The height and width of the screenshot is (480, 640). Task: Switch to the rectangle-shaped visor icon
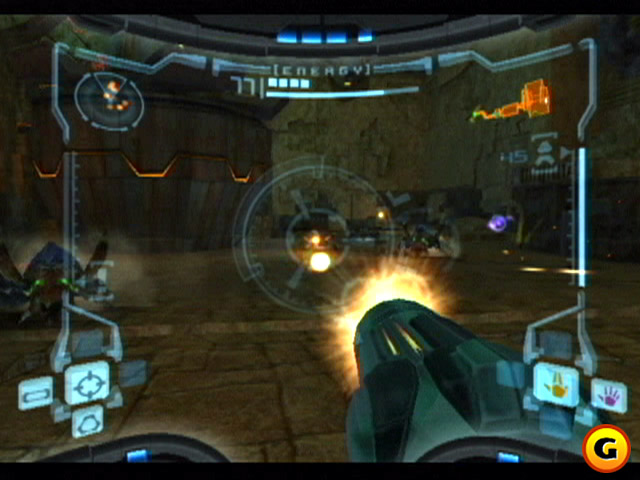point(35,393)
